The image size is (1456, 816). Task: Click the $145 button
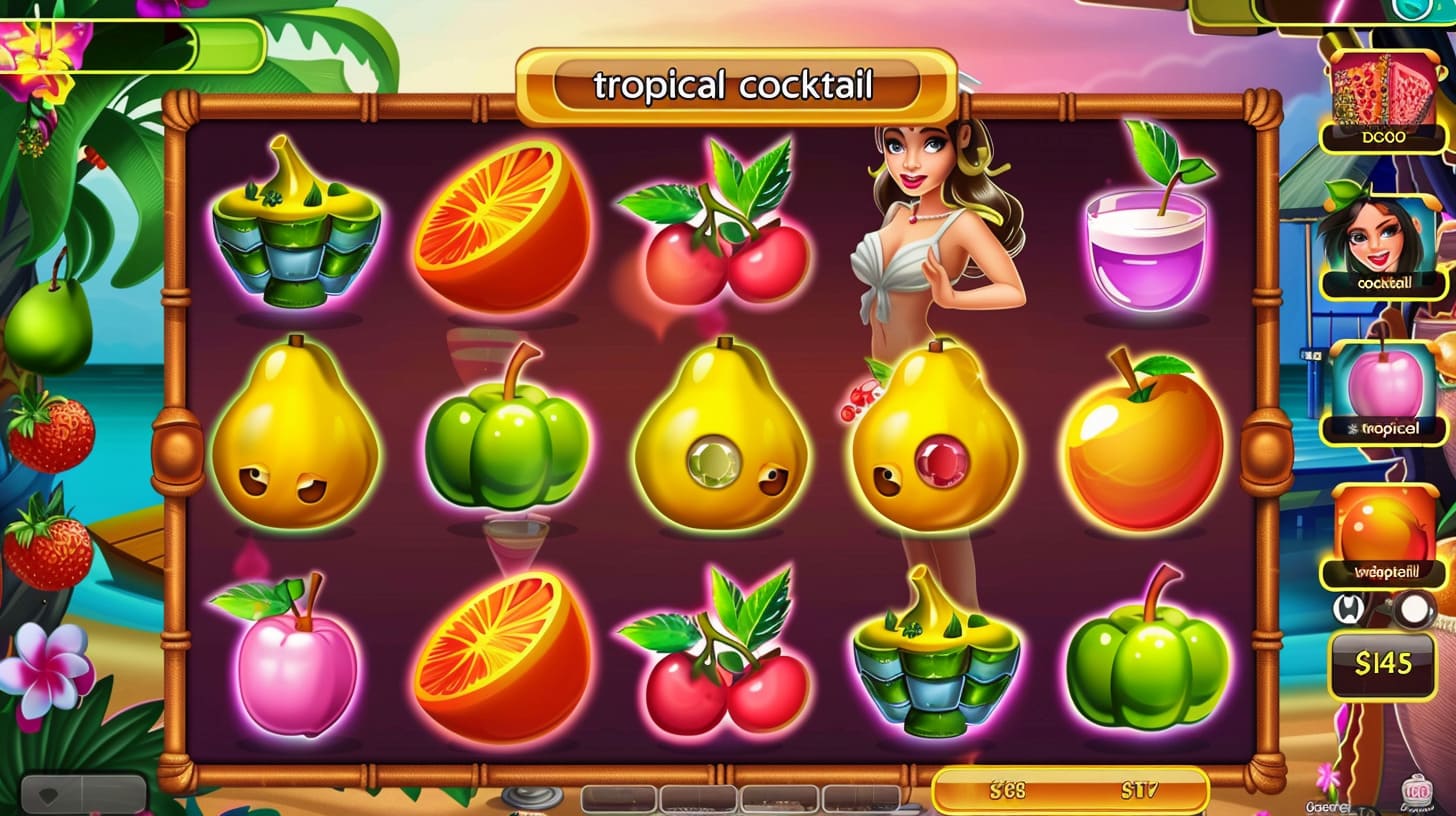pyautogui.click(x=1383, y=663)
